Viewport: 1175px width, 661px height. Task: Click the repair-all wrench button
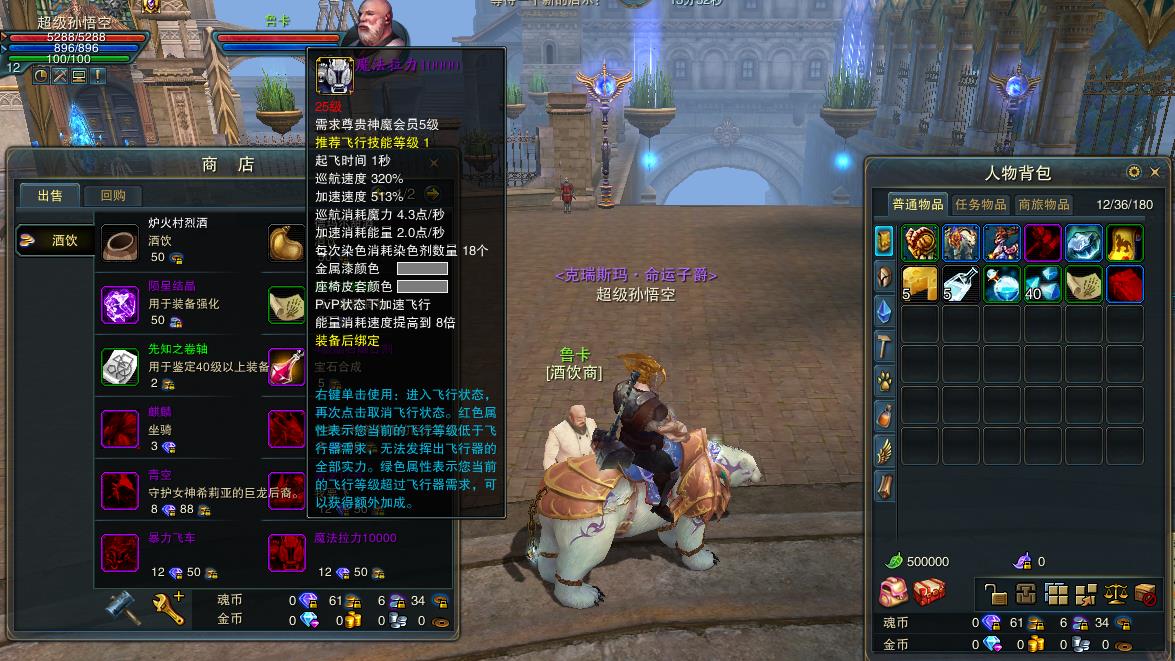coord(168,606)
